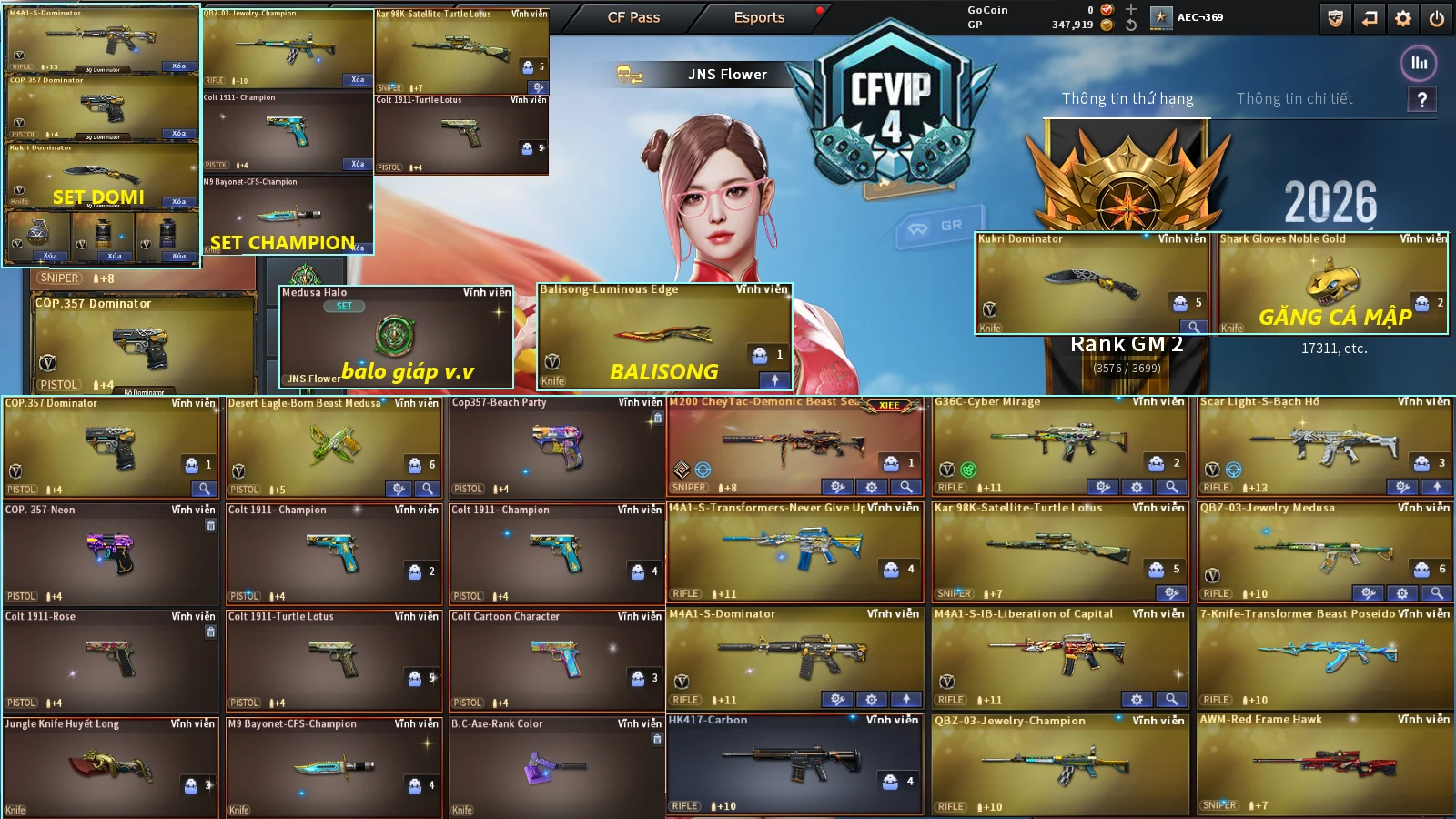Image resolution: width=1456 pixels, height=819 pixels.
Task: Open the settings gear icon
Action: 1403,18
